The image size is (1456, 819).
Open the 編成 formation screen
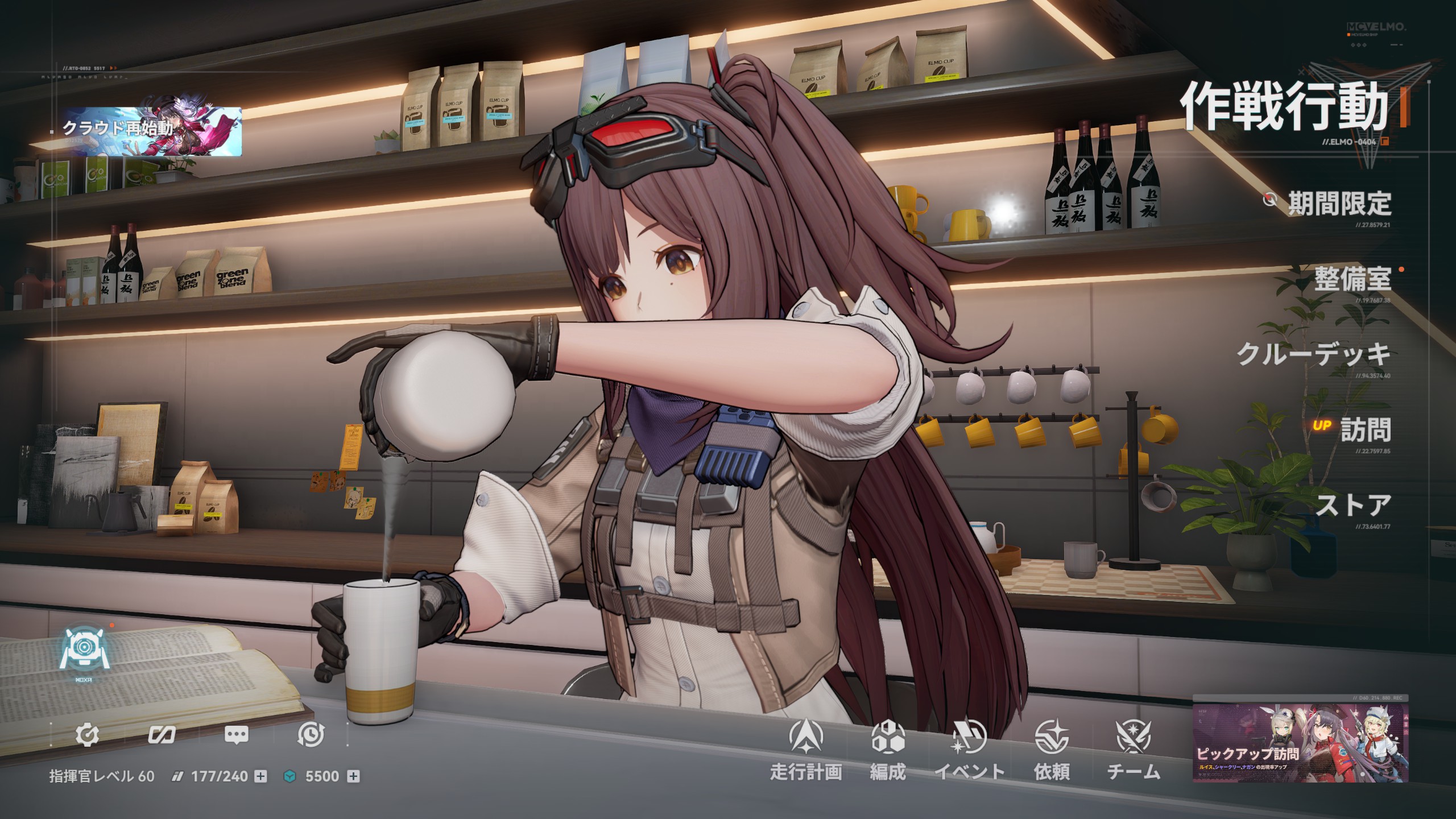click(x=888, y=750)
